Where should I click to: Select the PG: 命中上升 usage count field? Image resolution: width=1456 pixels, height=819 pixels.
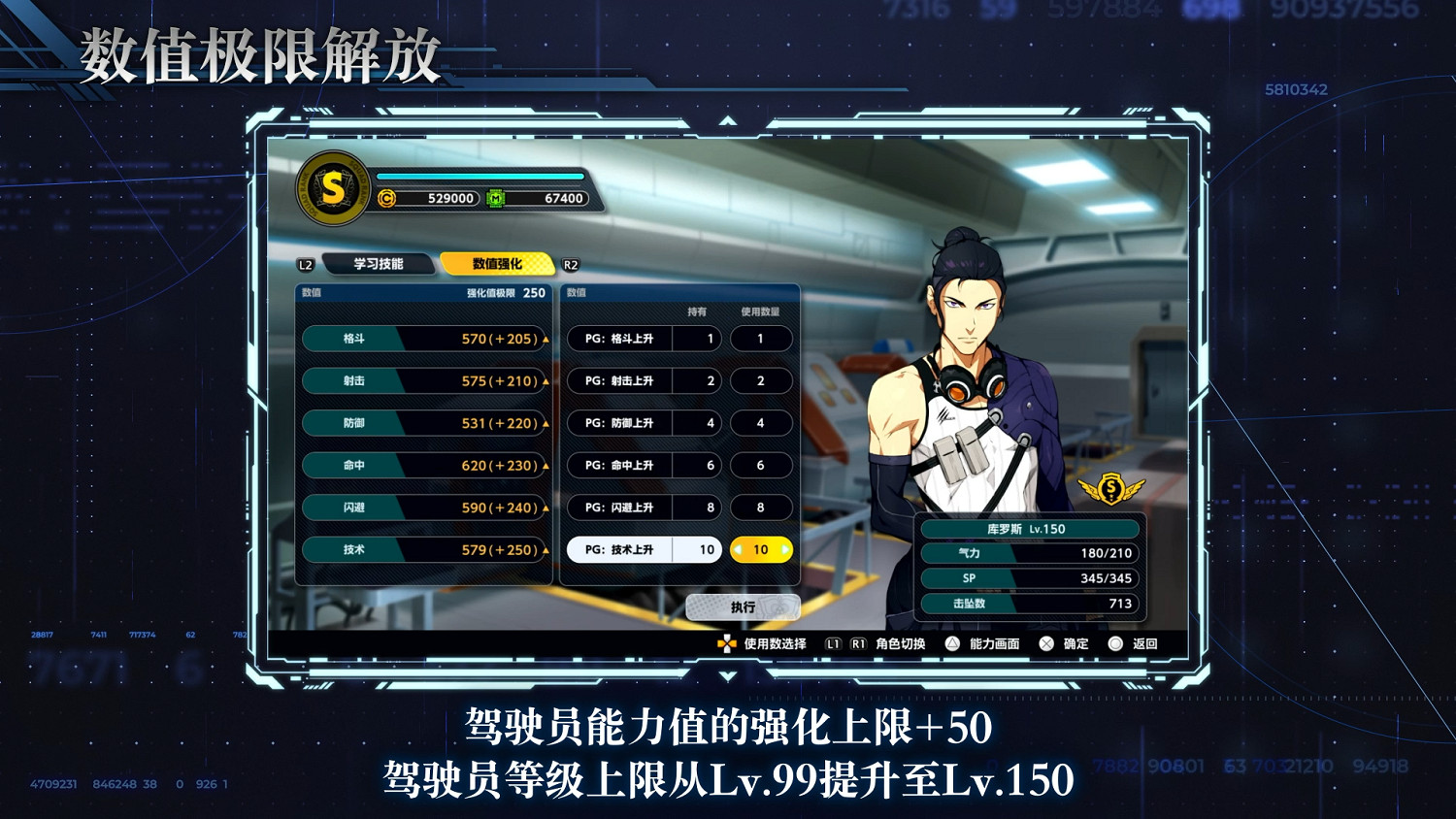click(x=761, y=465)
